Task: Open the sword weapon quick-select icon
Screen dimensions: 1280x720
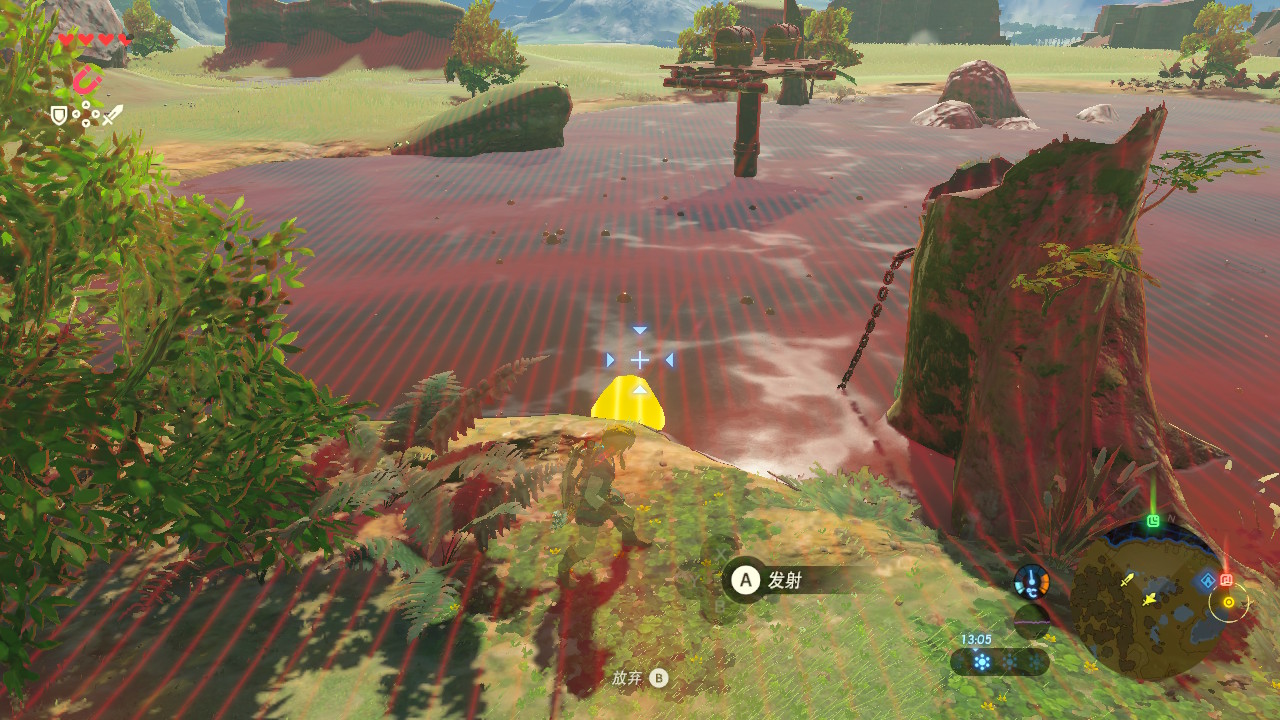Action: [112, 115]
